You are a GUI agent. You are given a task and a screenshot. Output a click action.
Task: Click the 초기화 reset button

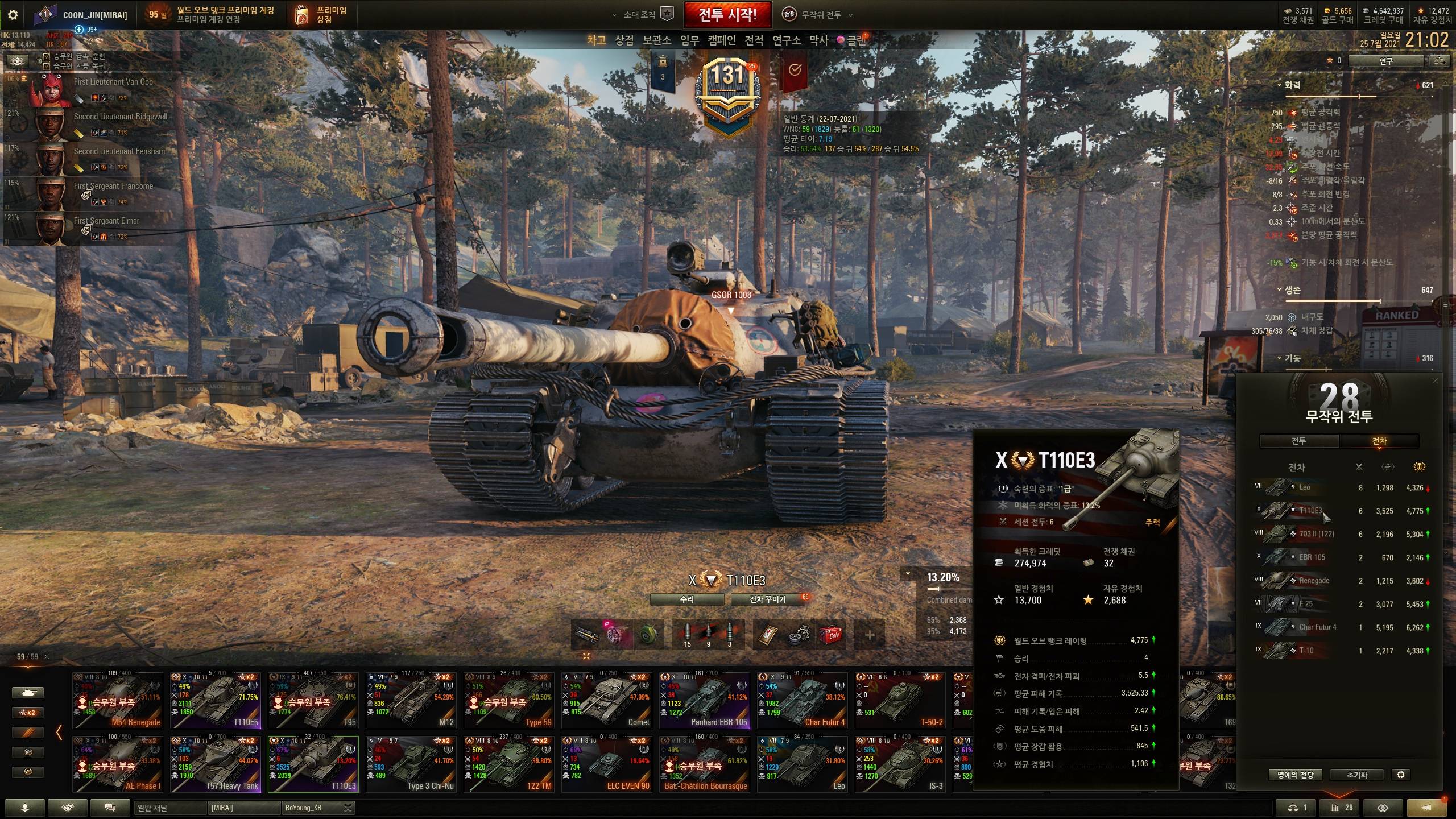click(x=1356, y=775)
